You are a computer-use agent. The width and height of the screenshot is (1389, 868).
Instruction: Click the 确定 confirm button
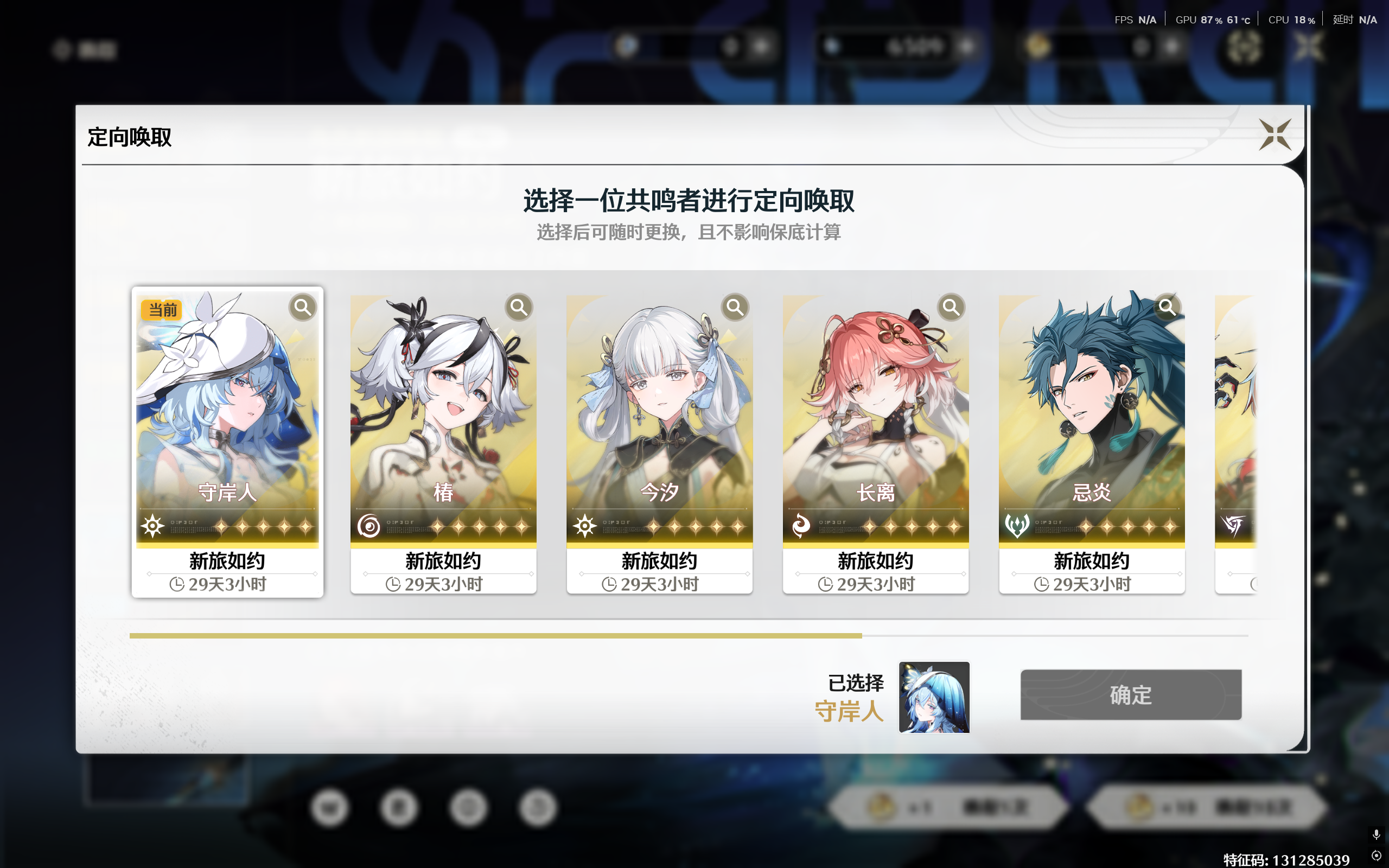(x=1130, y=695)
